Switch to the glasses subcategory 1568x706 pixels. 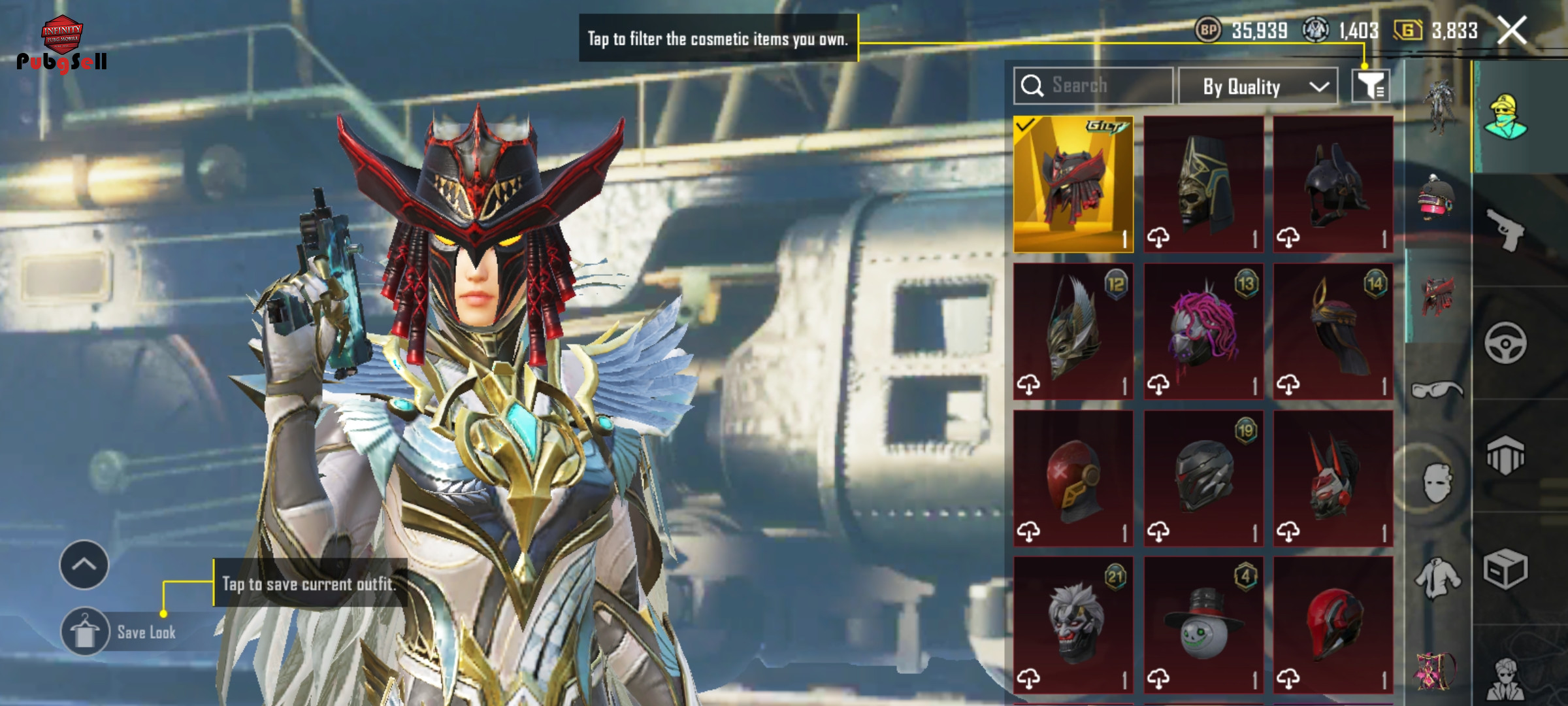(1437, 391)
